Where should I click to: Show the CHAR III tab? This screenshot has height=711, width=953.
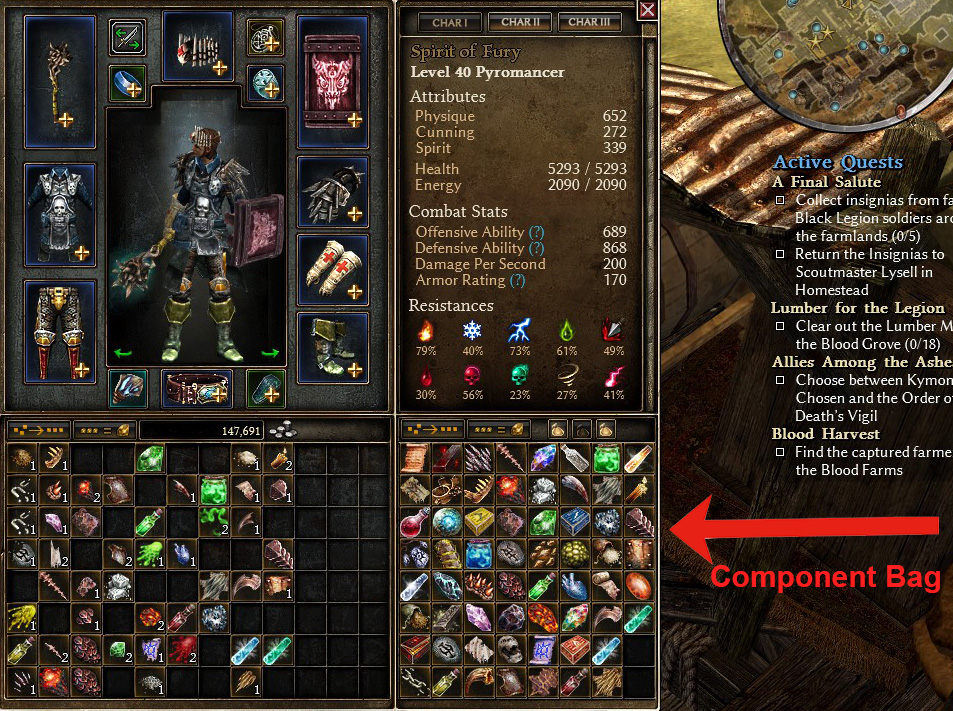point(589,21)
